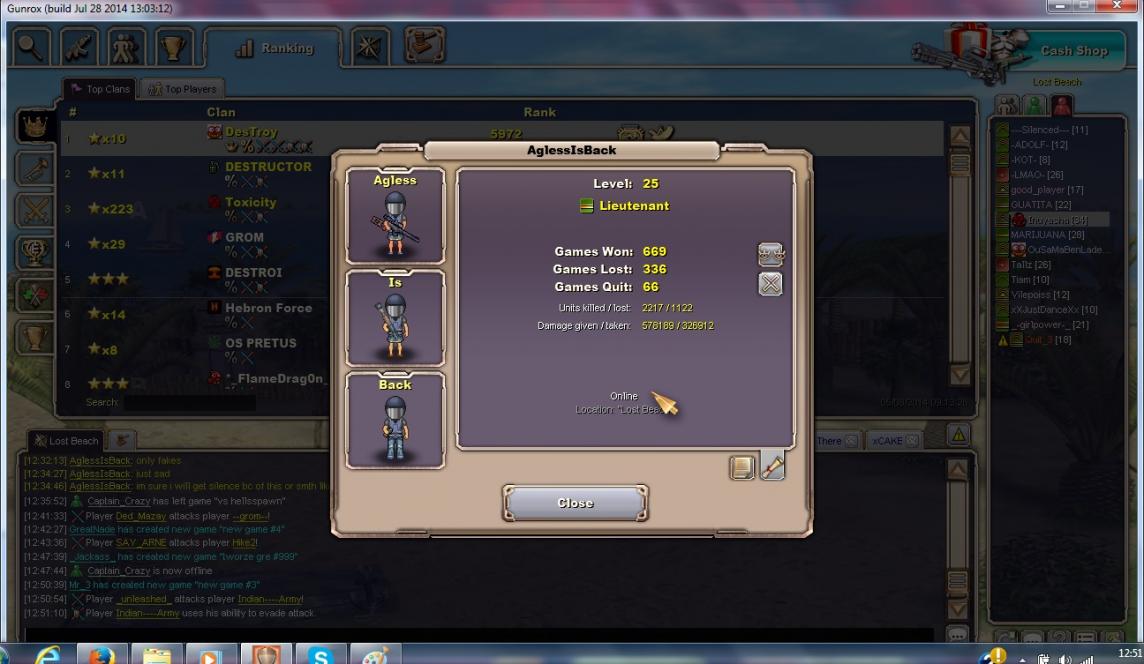Open the rifle weapons tab
The width and height of the screenshot is (1144, 664).
click(x=81, y=48)
